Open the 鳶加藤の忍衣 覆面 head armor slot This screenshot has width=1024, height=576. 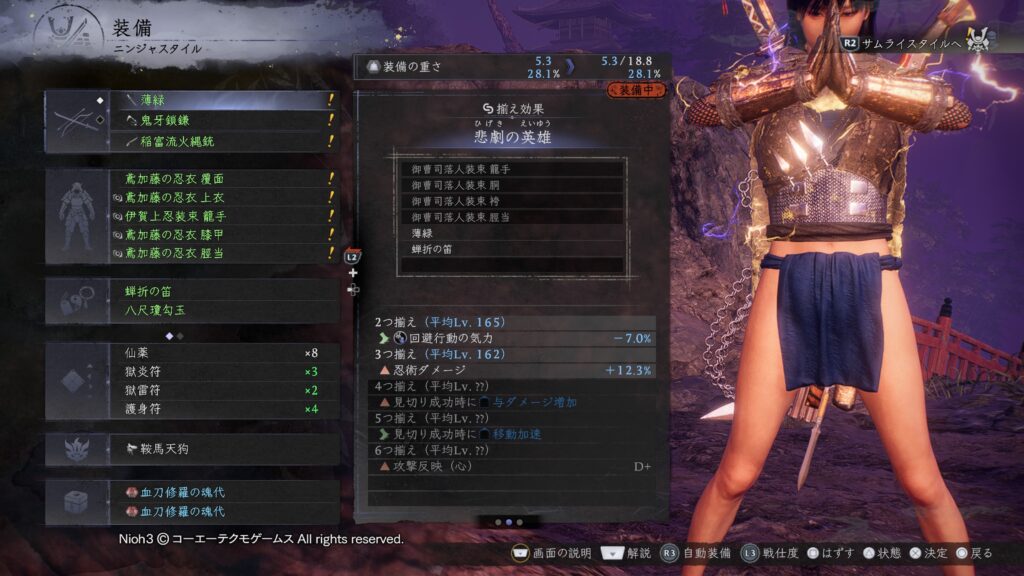coord(220,178)
